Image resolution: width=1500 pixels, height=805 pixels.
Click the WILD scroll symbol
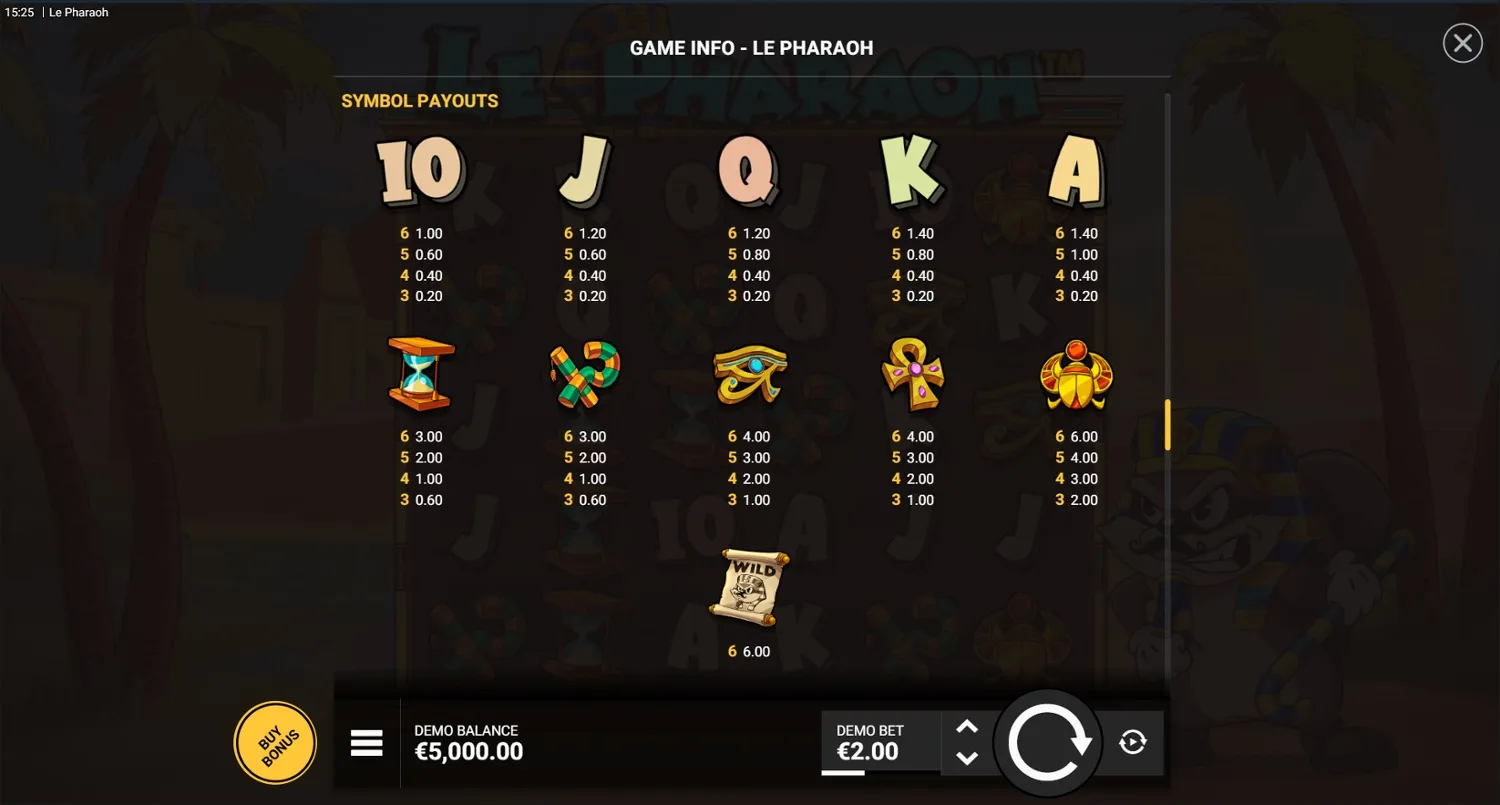click(x=750, y=585)
